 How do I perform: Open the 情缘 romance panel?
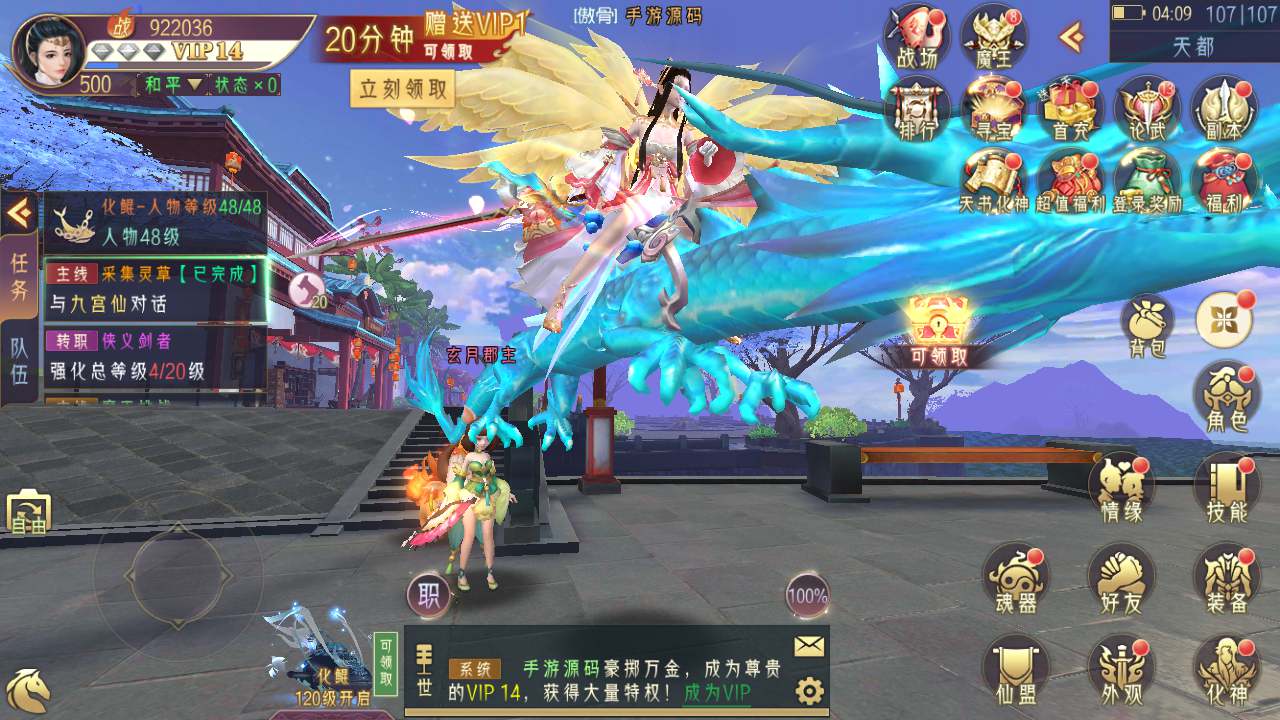point(1121,489)
